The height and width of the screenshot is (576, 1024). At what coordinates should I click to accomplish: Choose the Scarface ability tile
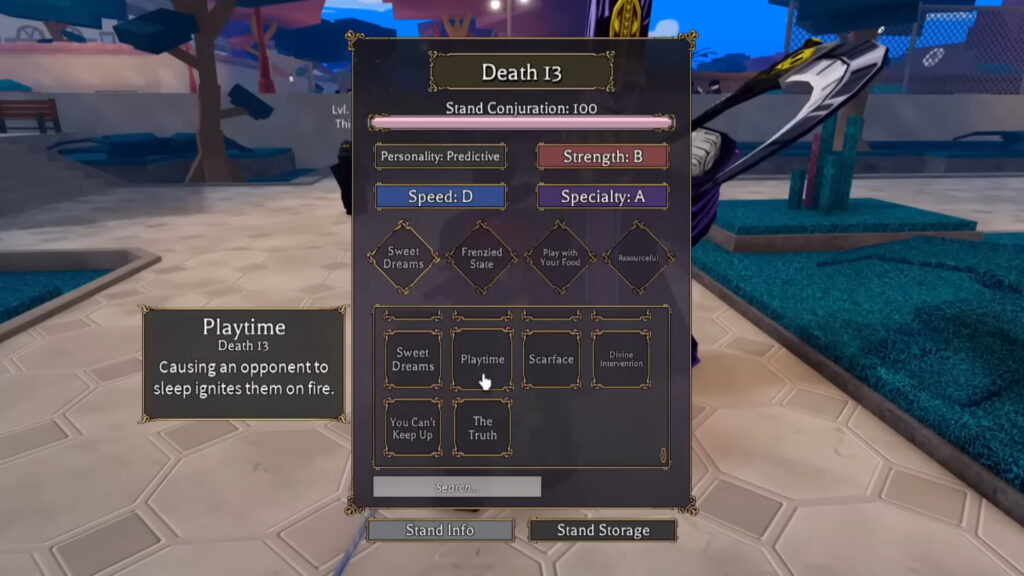551,359
